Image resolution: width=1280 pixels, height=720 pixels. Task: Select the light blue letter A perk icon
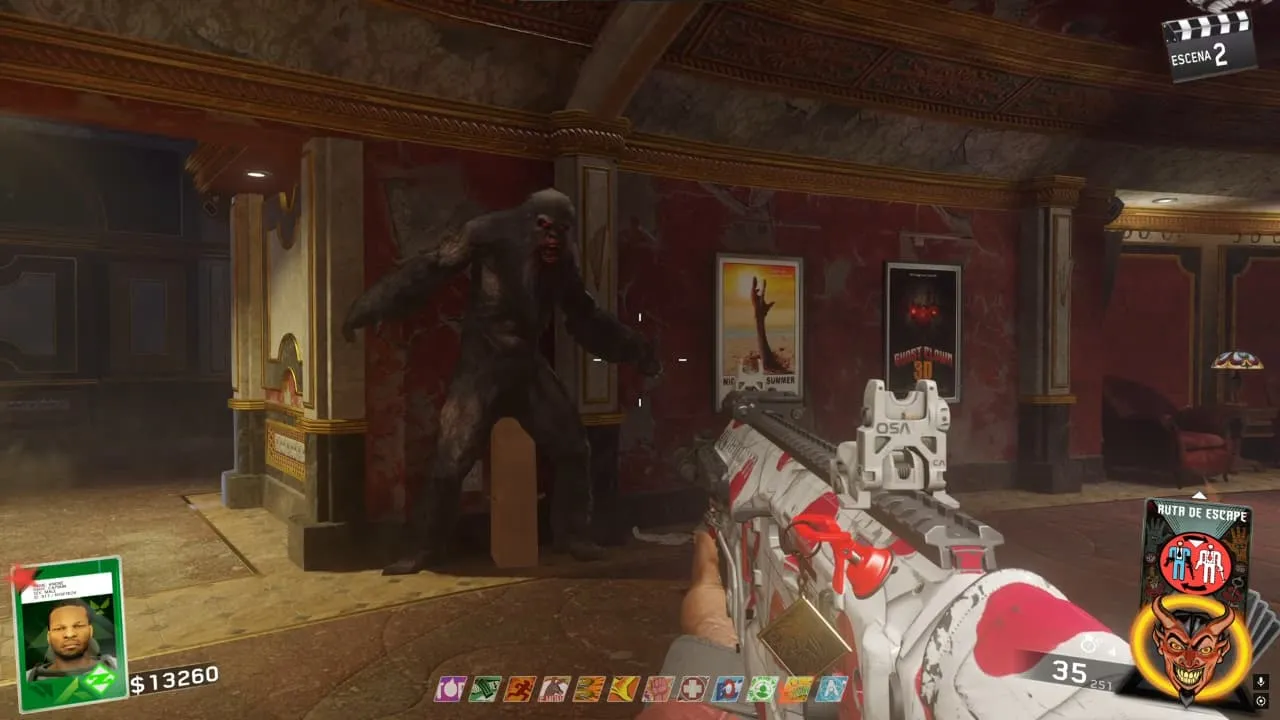[x=831, y=688]
